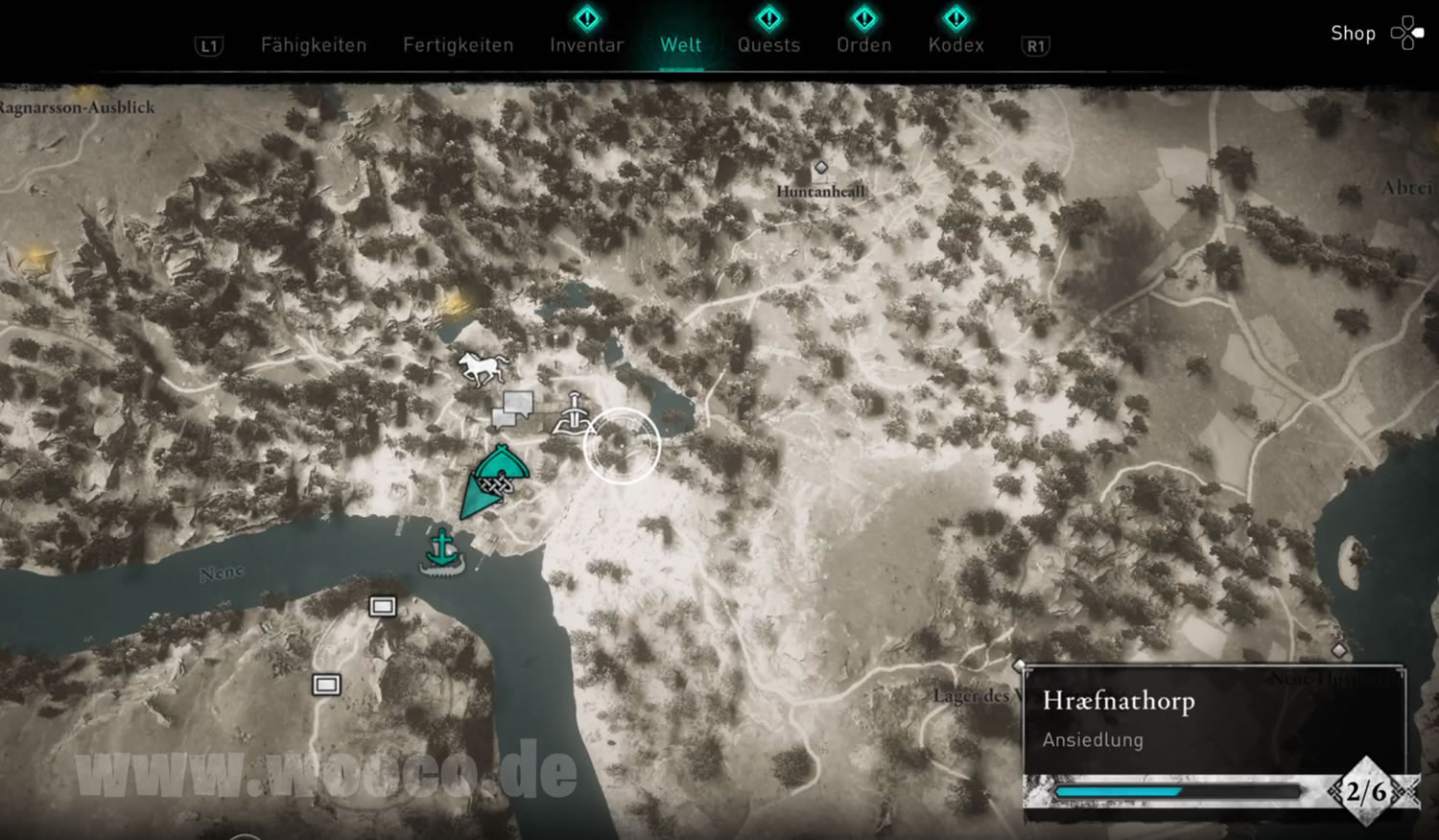The image size is (1439, 840).
Task: Select the Inventar tab
Action: pyautogui.click(x=586, y=45)
